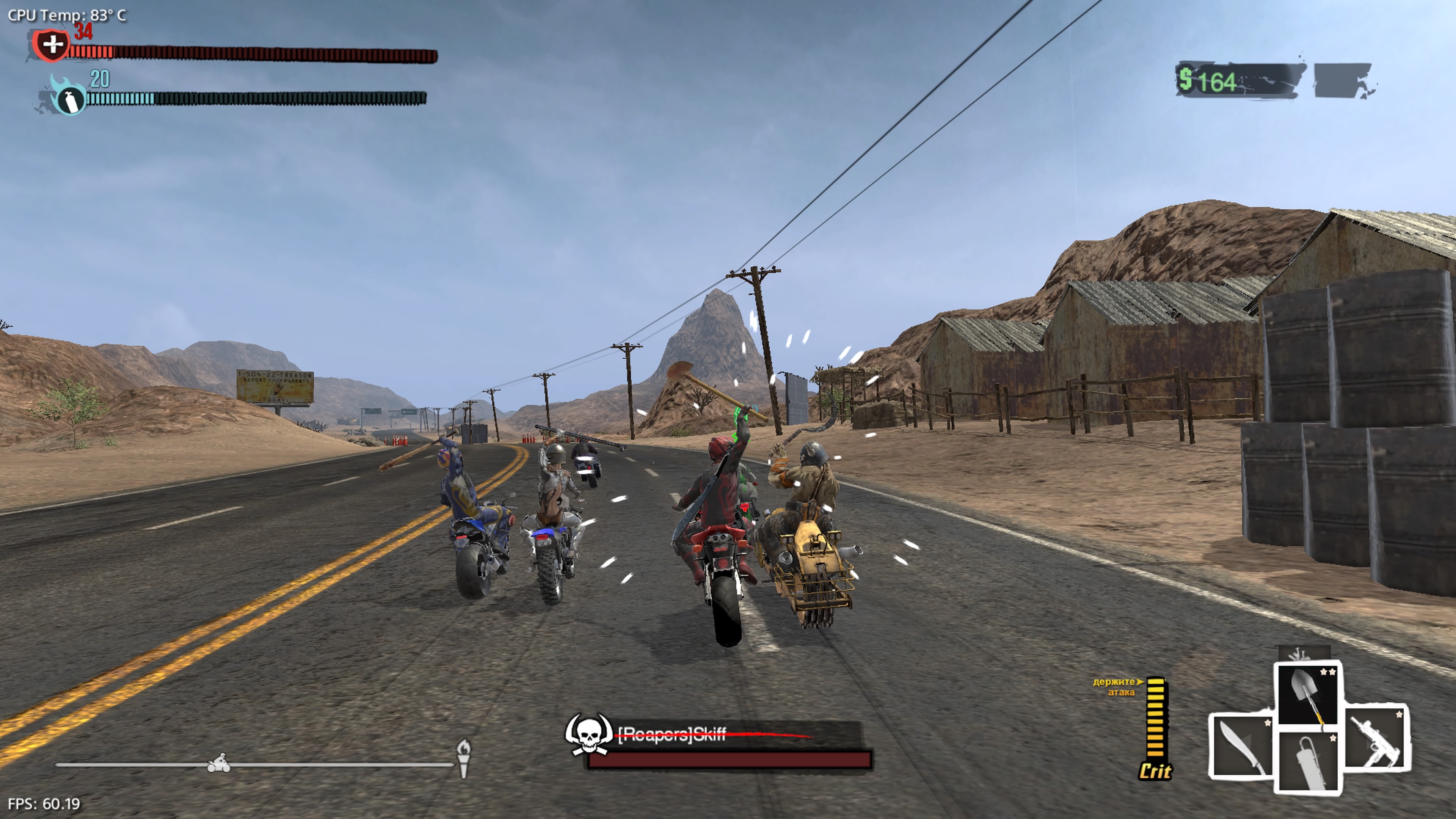Click the skull icon beside Reapers Skiff
The image size is (1456, 819).
588,734
